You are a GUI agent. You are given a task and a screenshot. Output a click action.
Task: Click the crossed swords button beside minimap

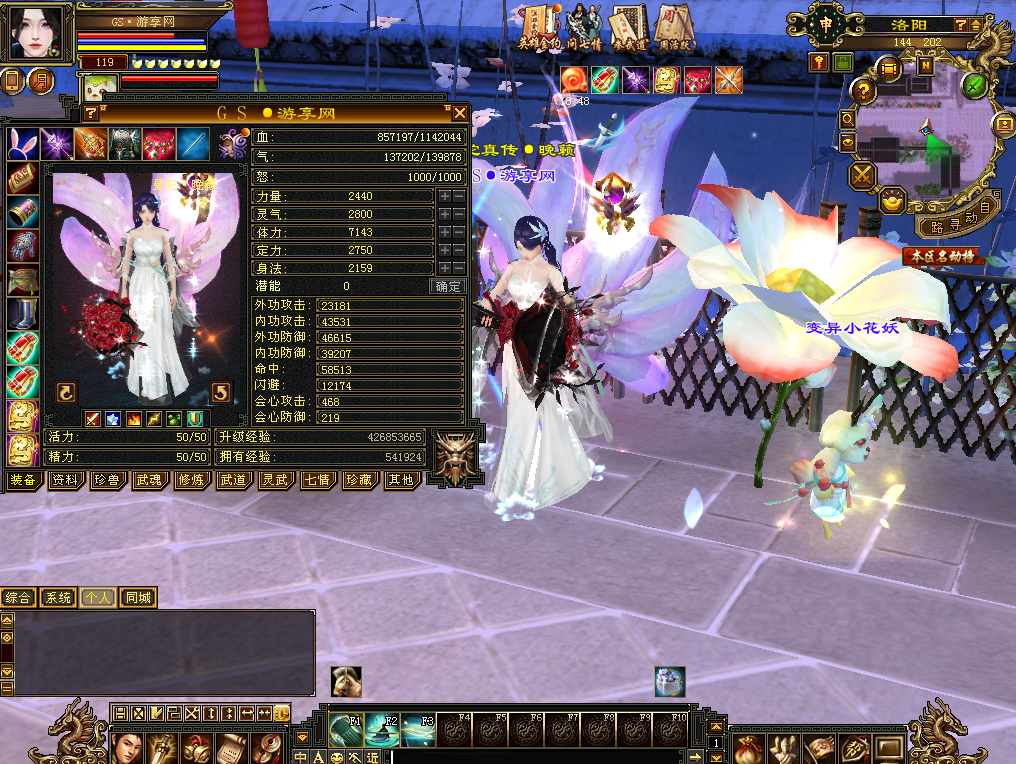click(862, 177)
